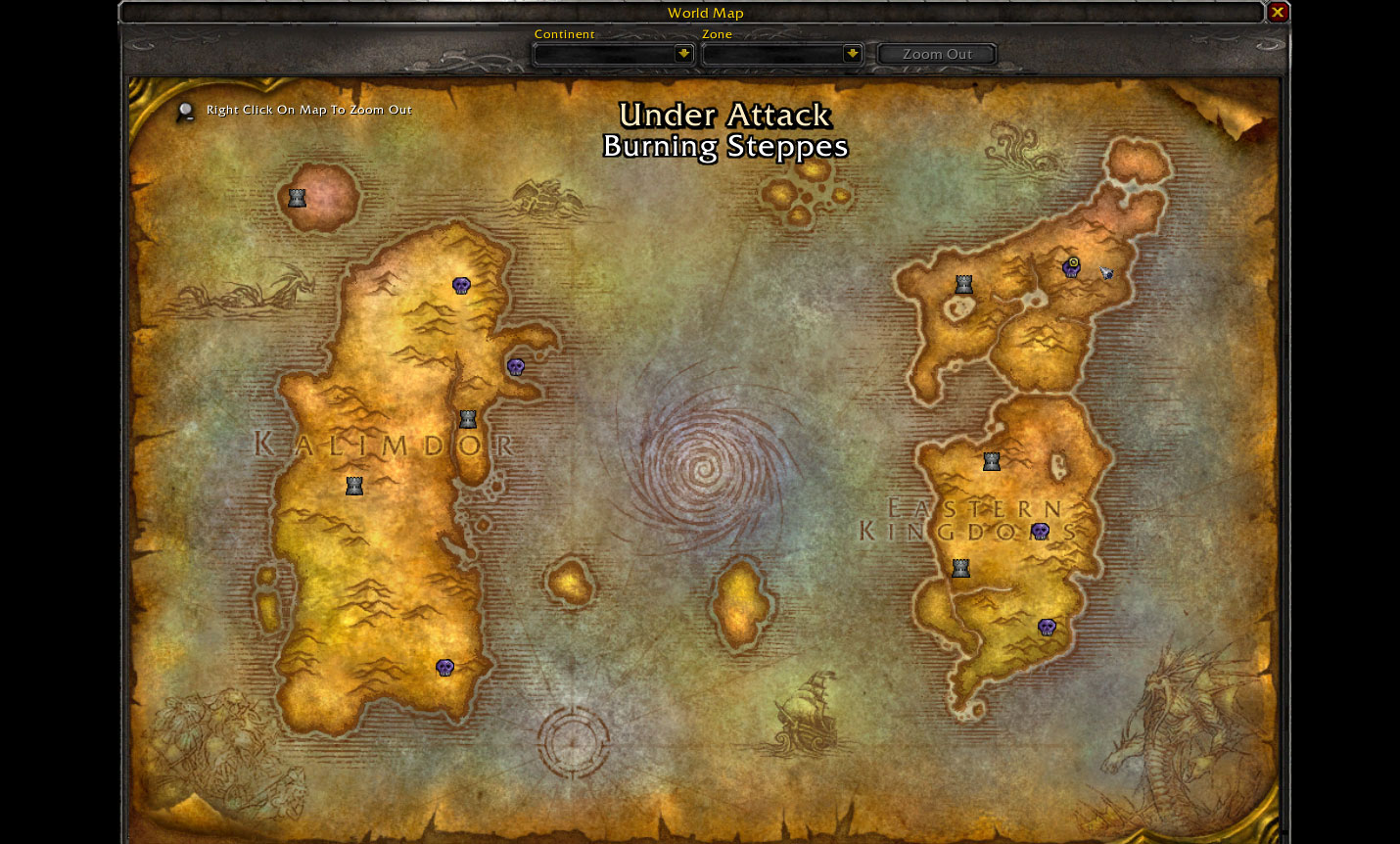This screenshot has height=844, width=1400.
Task: Open the Zone dropdown
Action: 852,54
